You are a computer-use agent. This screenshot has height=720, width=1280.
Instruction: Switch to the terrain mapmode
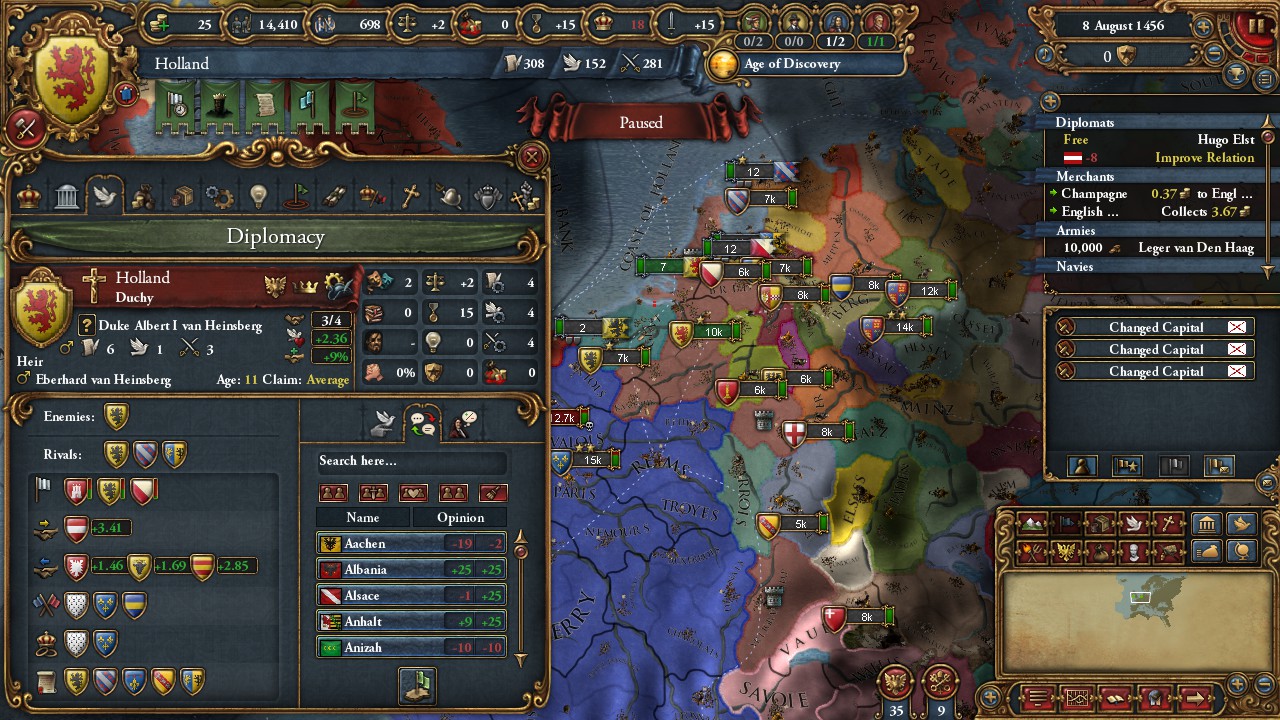click(x=1034, y=523)
